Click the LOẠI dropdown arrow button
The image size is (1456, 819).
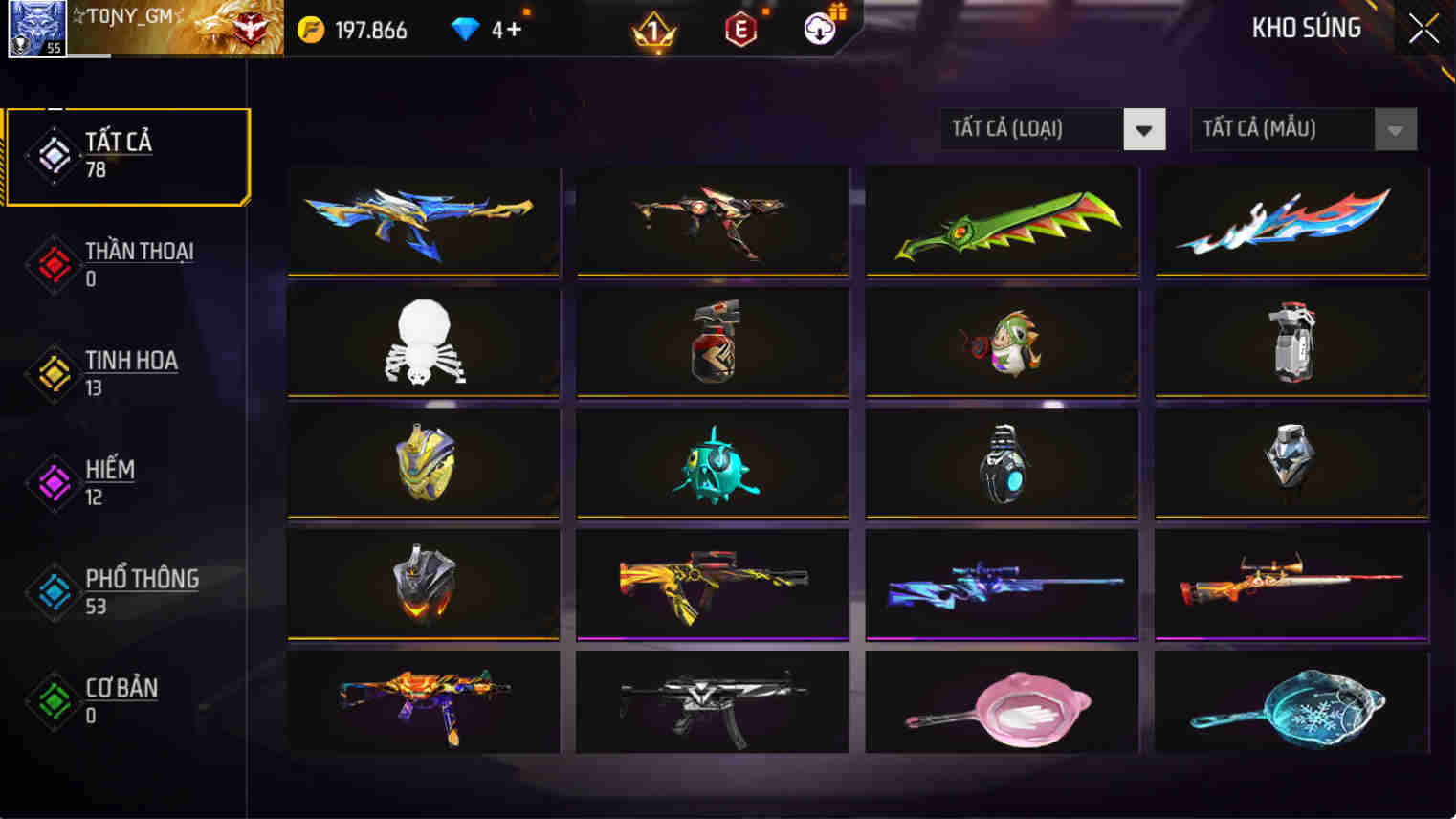tap(1144, 129)
